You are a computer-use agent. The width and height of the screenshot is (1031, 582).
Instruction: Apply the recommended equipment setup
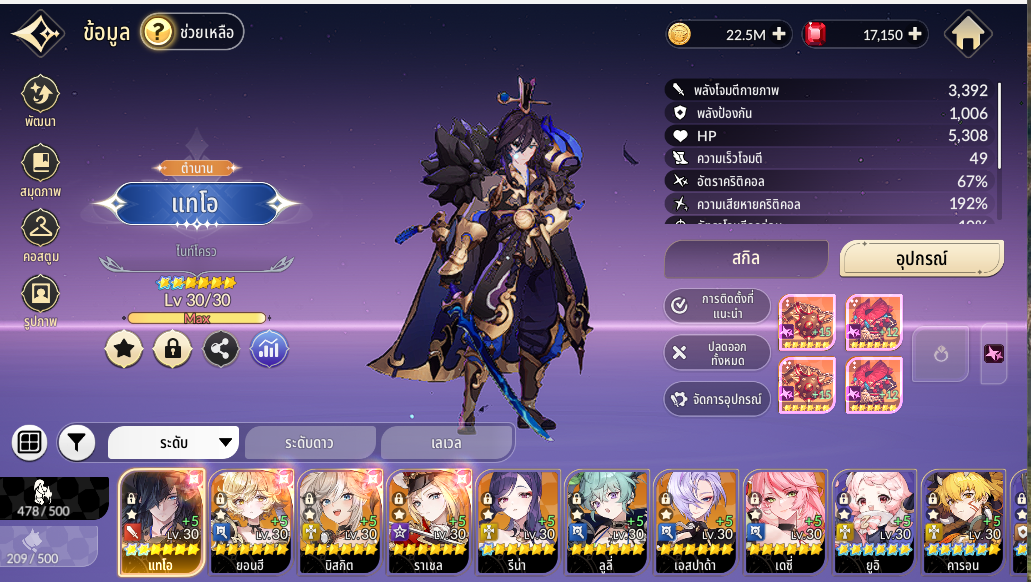(x=718, y=305)
